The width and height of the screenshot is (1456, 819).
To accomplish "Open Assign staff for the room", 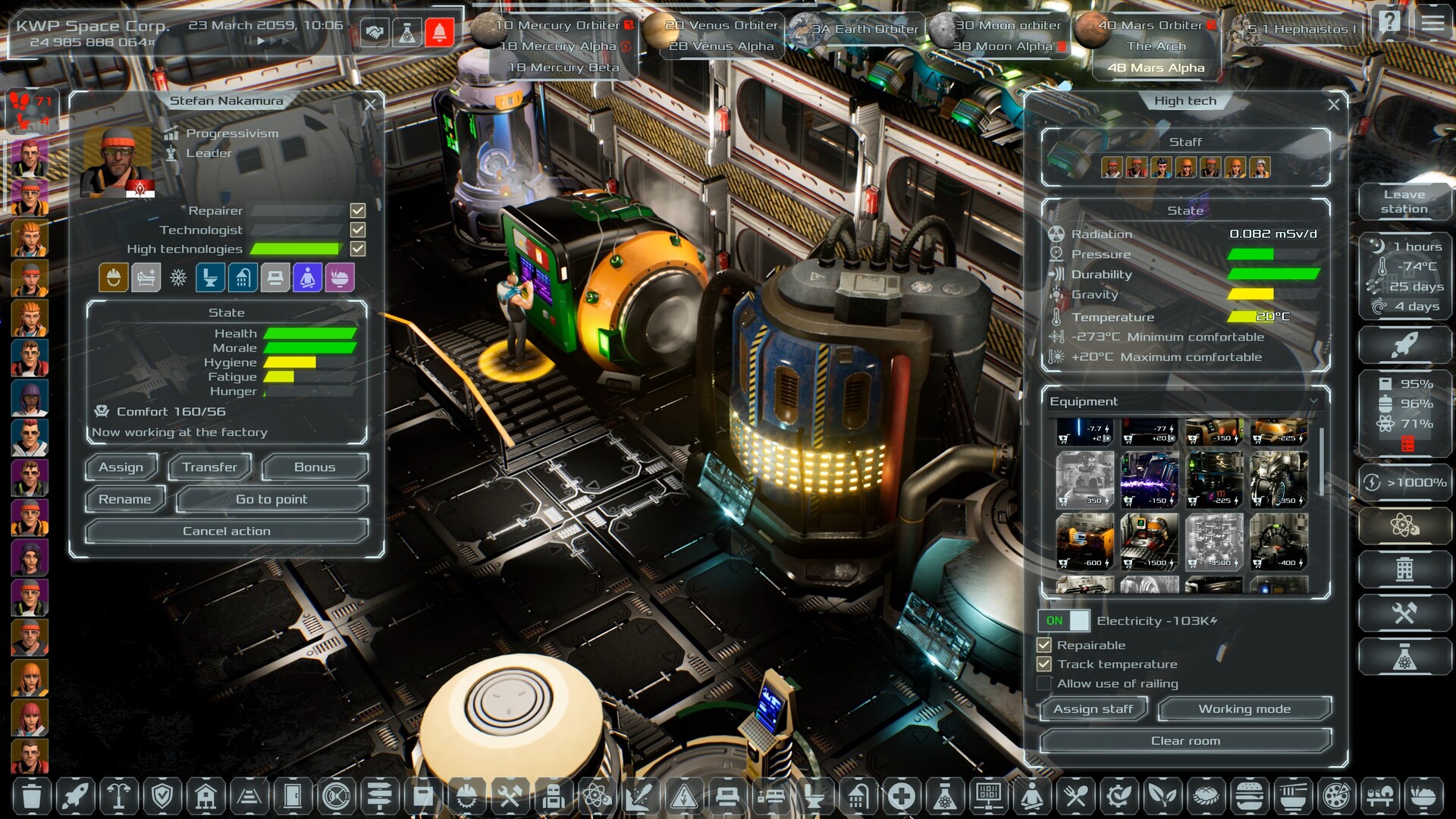I will coord(1093,709).
